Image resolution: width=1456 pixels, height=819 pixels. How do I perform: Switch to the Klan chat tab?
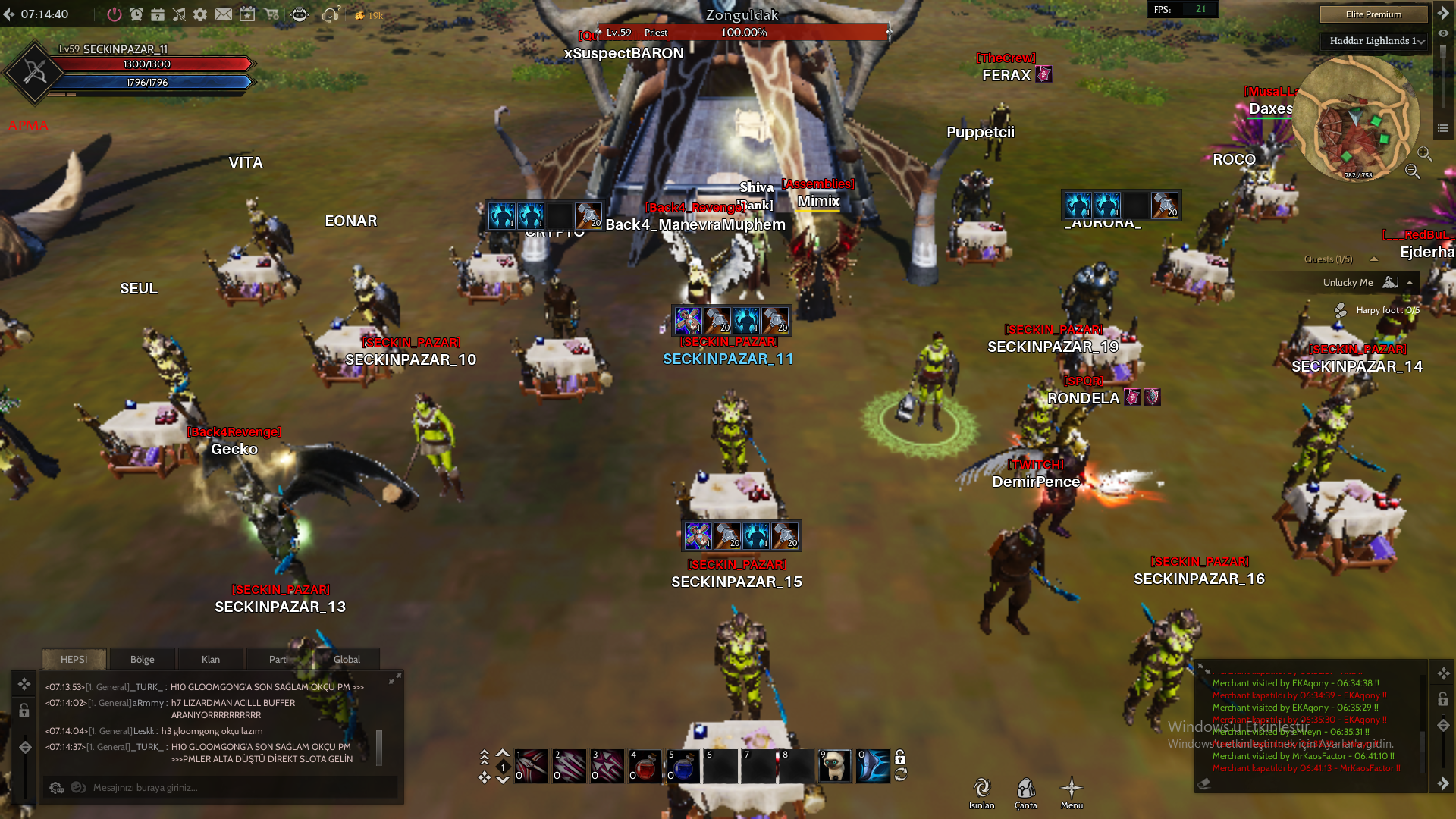click(x=210, y=659)
